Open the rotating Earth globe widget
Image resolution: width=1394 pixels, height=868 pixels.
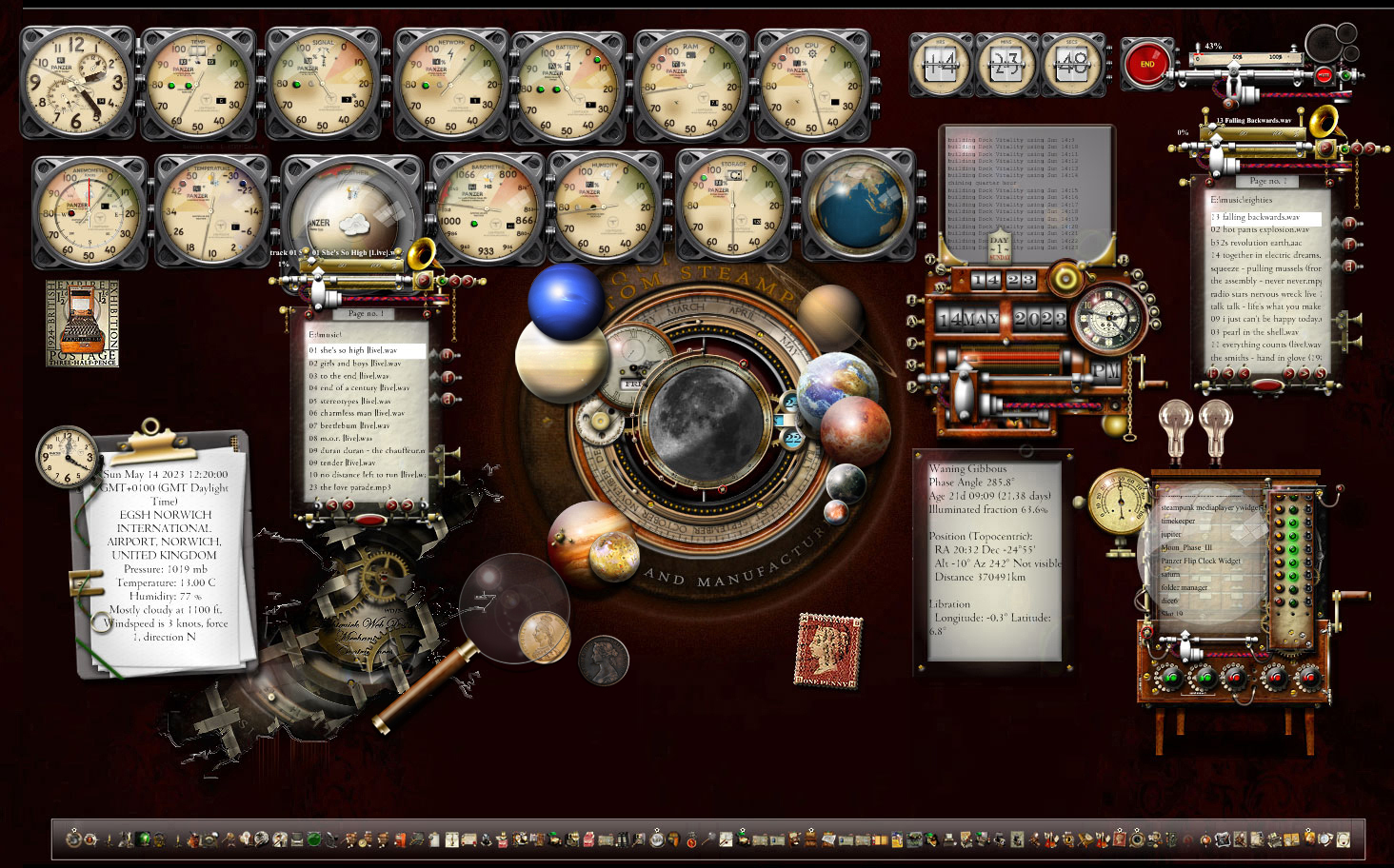(x=858, y=209)
